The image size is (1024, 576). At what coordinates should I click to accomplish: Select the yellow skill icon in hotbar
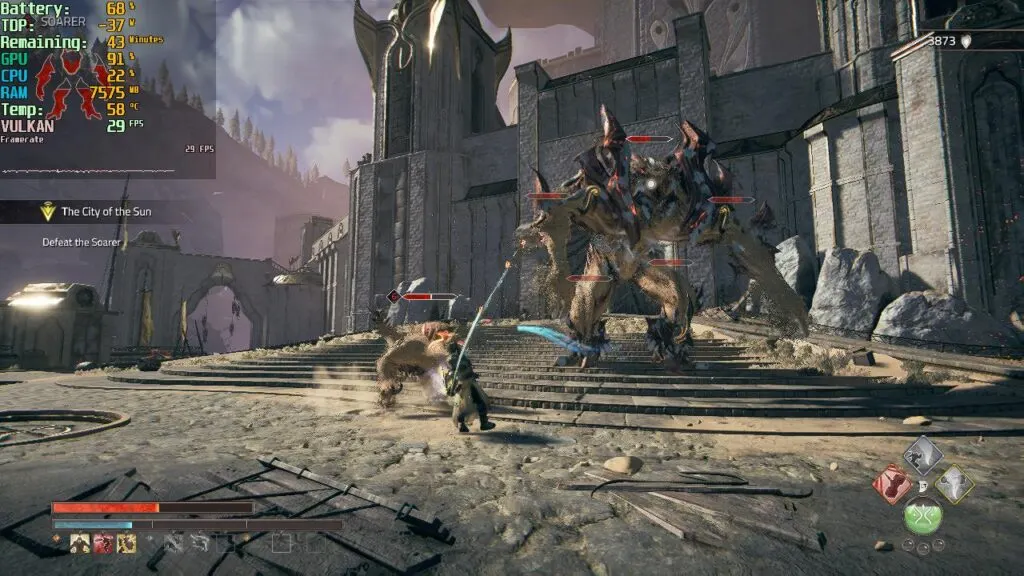tap(126, 543)
